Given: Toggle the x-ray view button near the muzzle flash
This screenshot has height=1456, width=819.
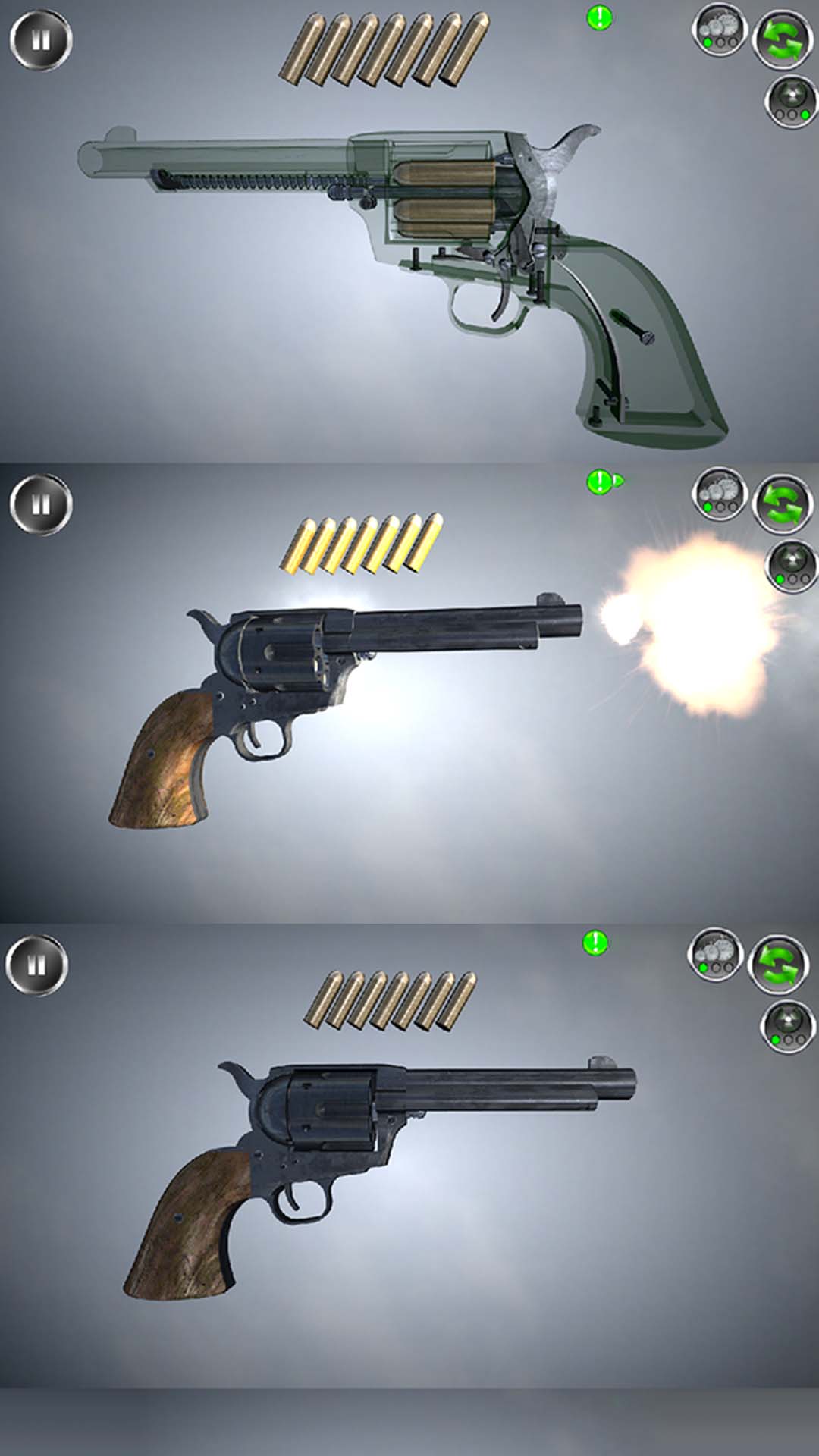Looking at the screenshot, I should coord(792,566).
